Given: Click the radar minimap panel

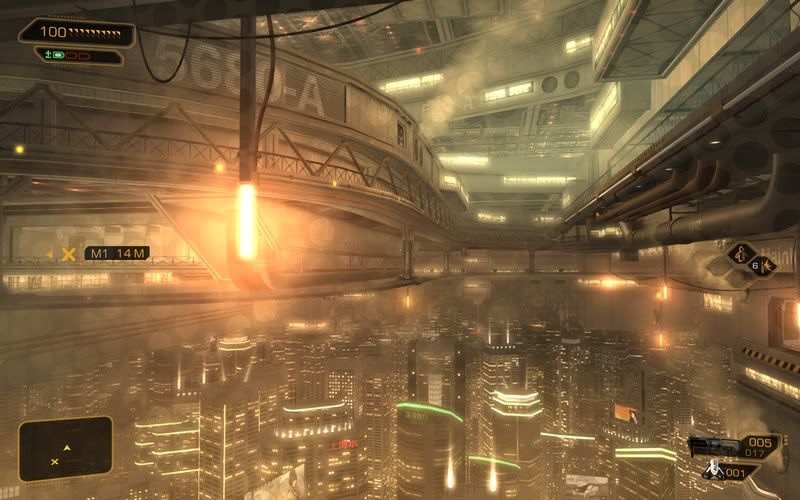Looking at the screenshot, I should (x=65, y=446).
